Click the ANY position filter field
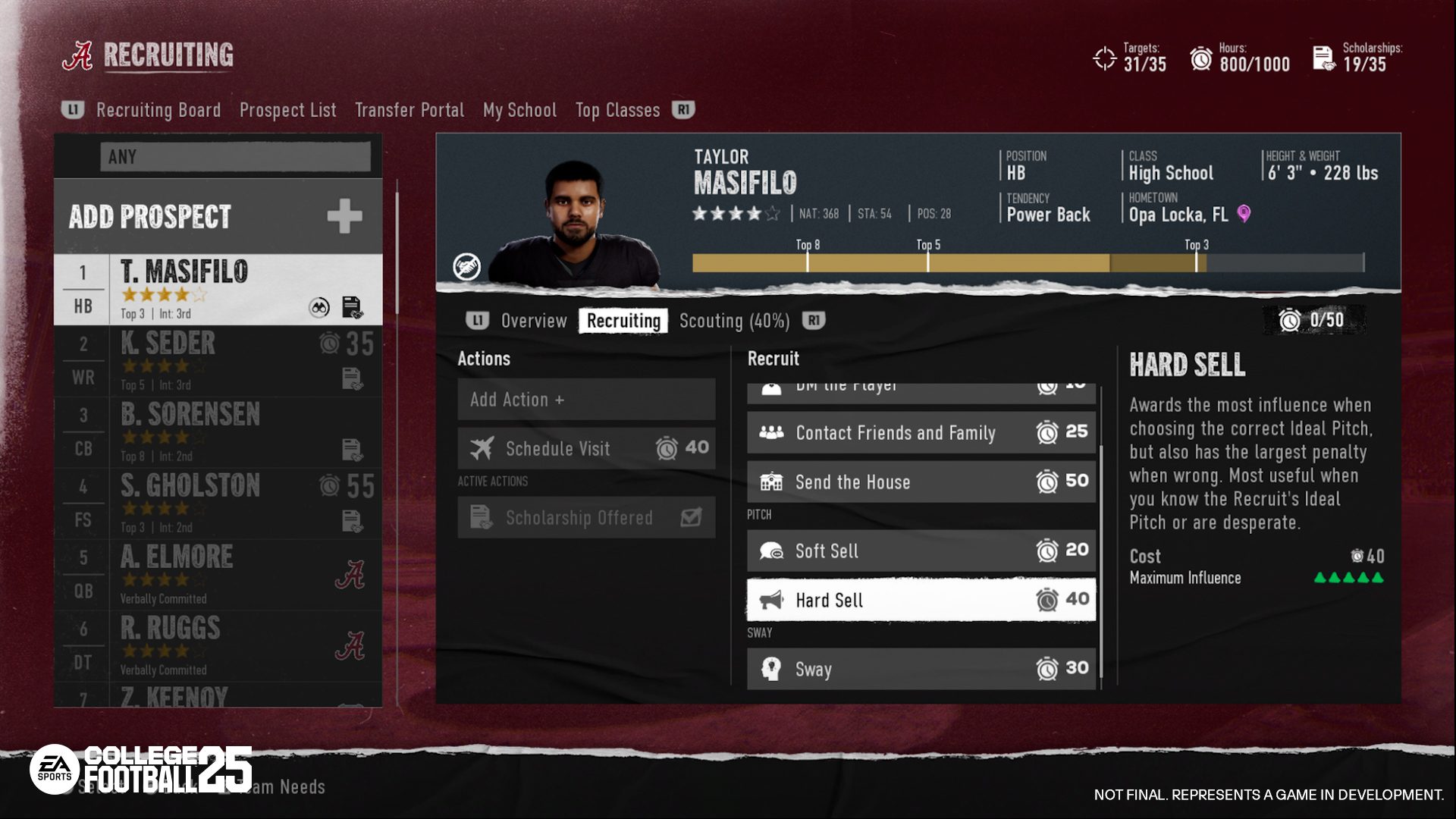1456x819 pixels. click(235, 157)
